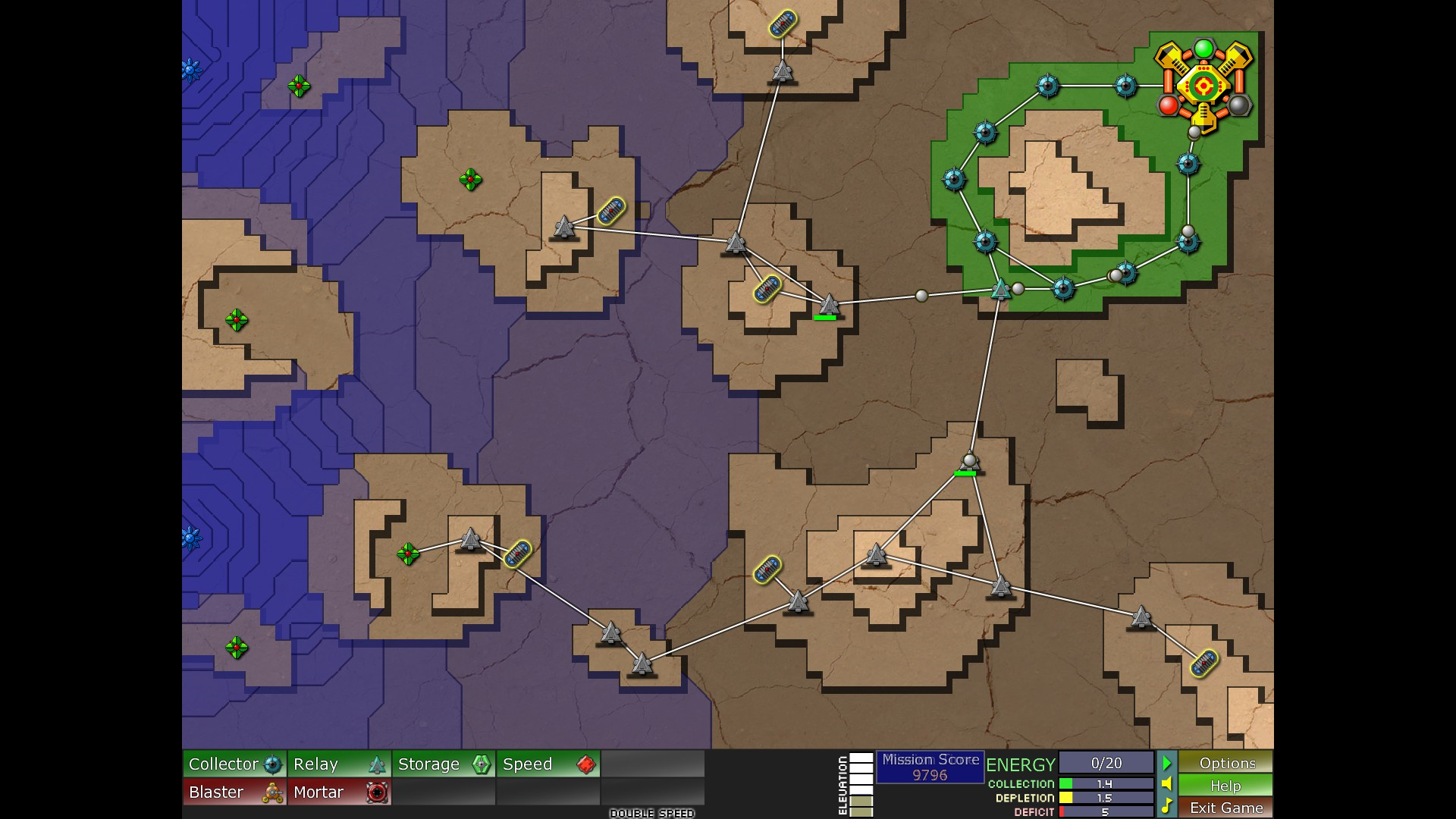Image resolution: width=1456 pixels, height=819 pixels.
Task: Click the Exit Game button
Action: (x=1226, y=808)
